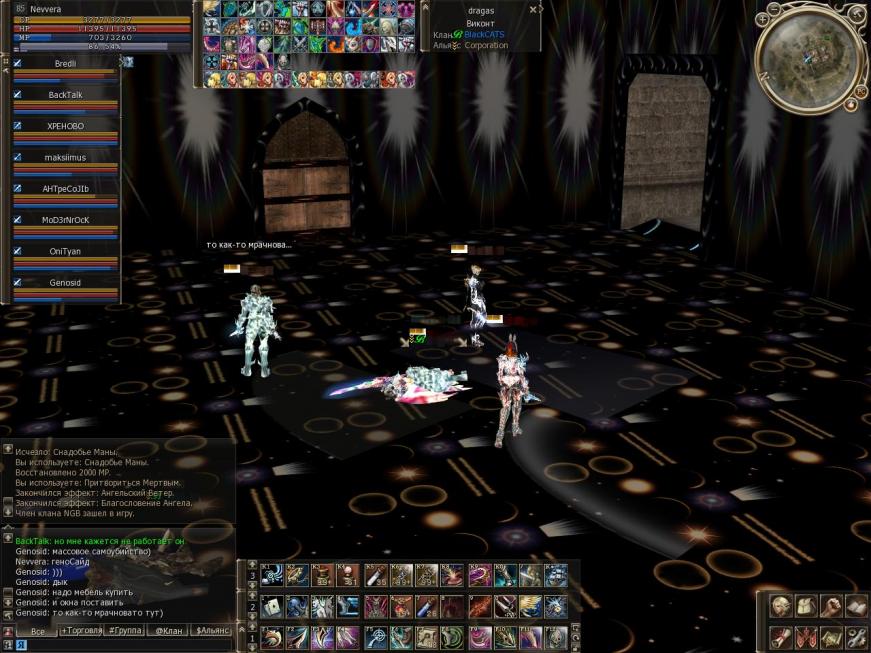Viewport: 871px width, 653px height.
Task: Open the quest scroll icon
Action: tap(781, 636)
